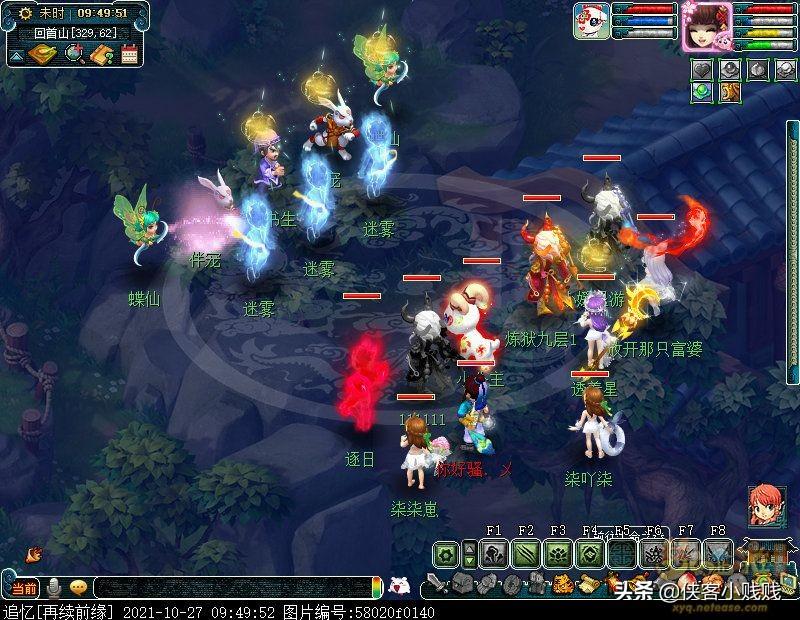Click the sword attack icon in bottom toolbar
Viewport: 800px width, 620px height.
click(437, 584)
